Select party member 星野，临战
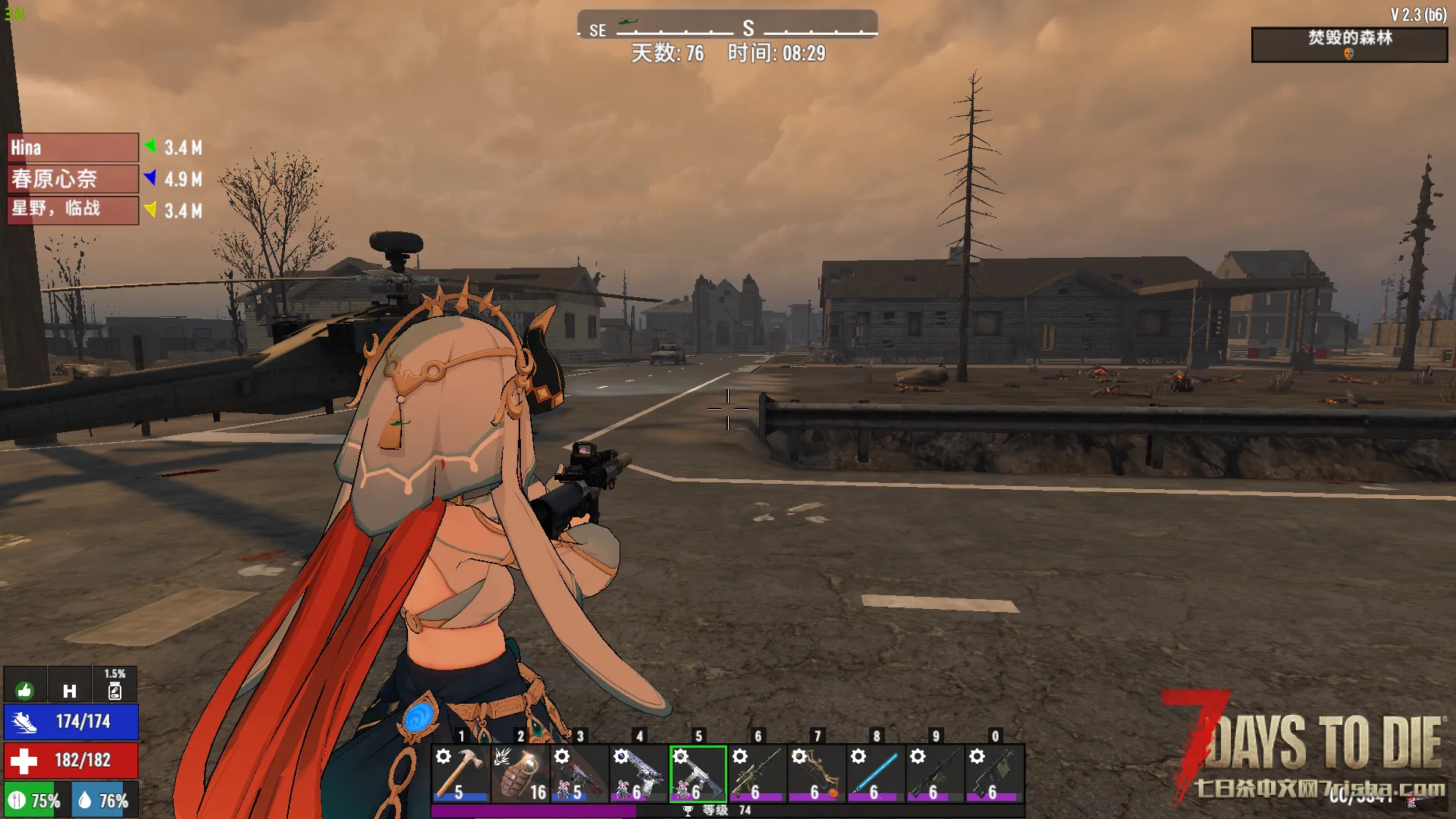This screenshot has width=1456, height=819. click(73, 210)
